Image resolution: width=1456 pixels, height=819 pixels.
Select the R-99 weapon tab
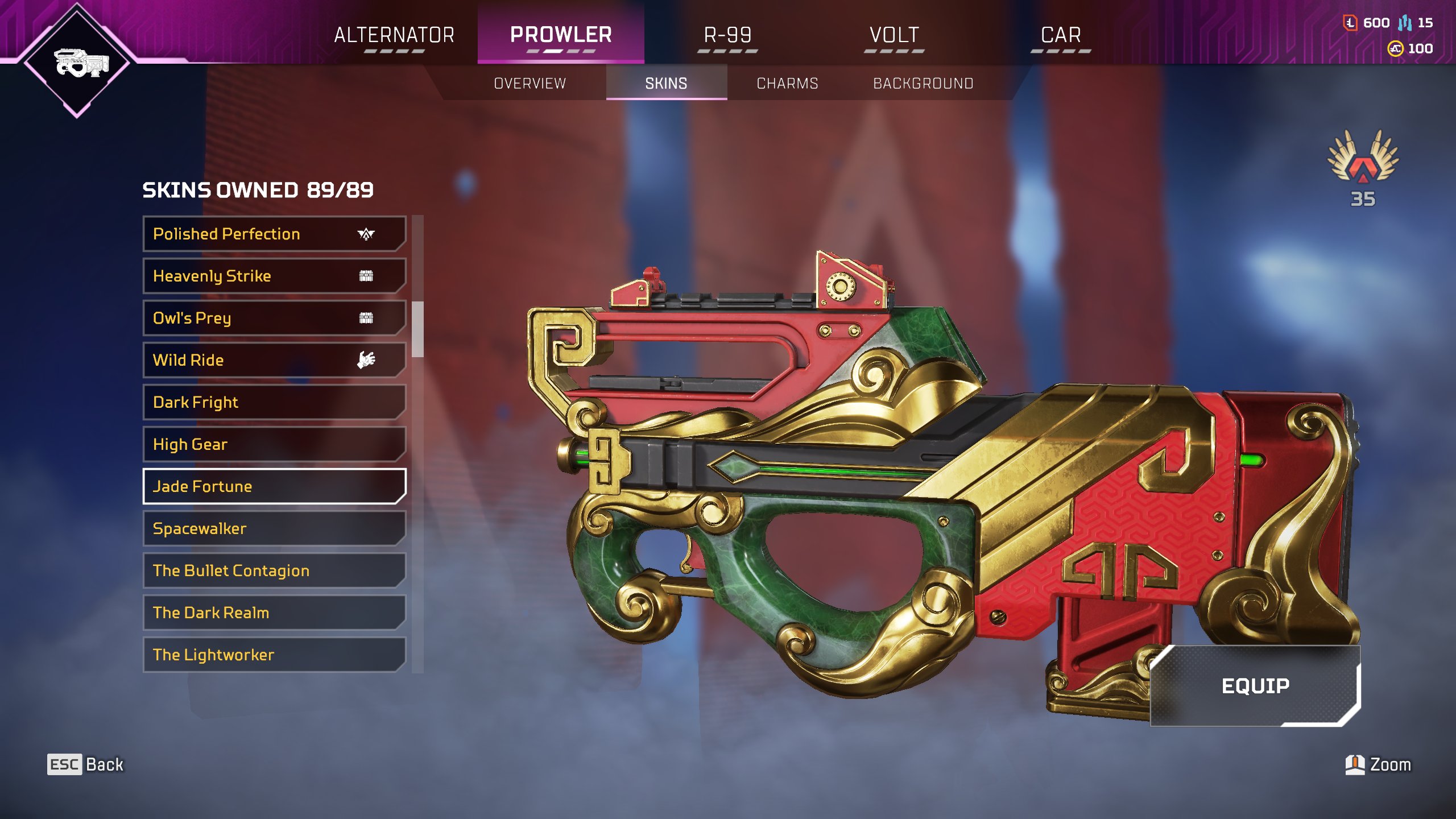tap(727, 35)
